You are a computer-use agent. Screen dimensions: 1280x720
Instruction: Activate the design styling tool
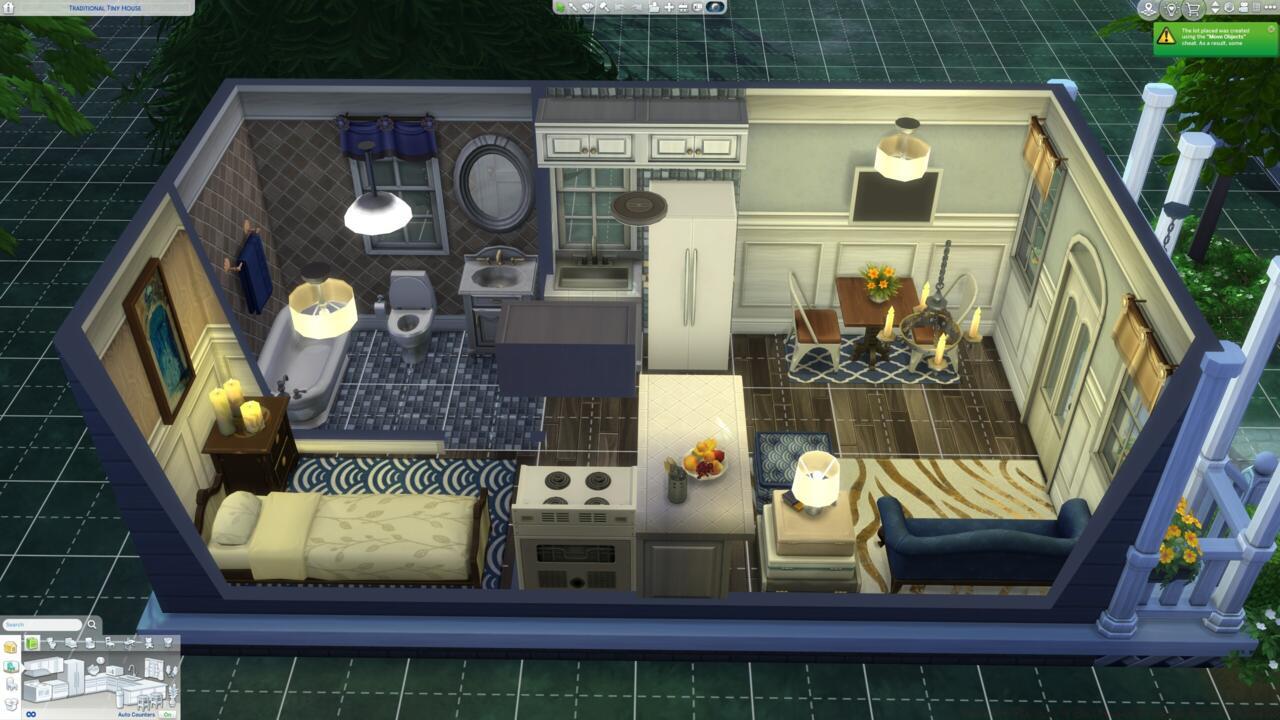click(x=586, y=7)
